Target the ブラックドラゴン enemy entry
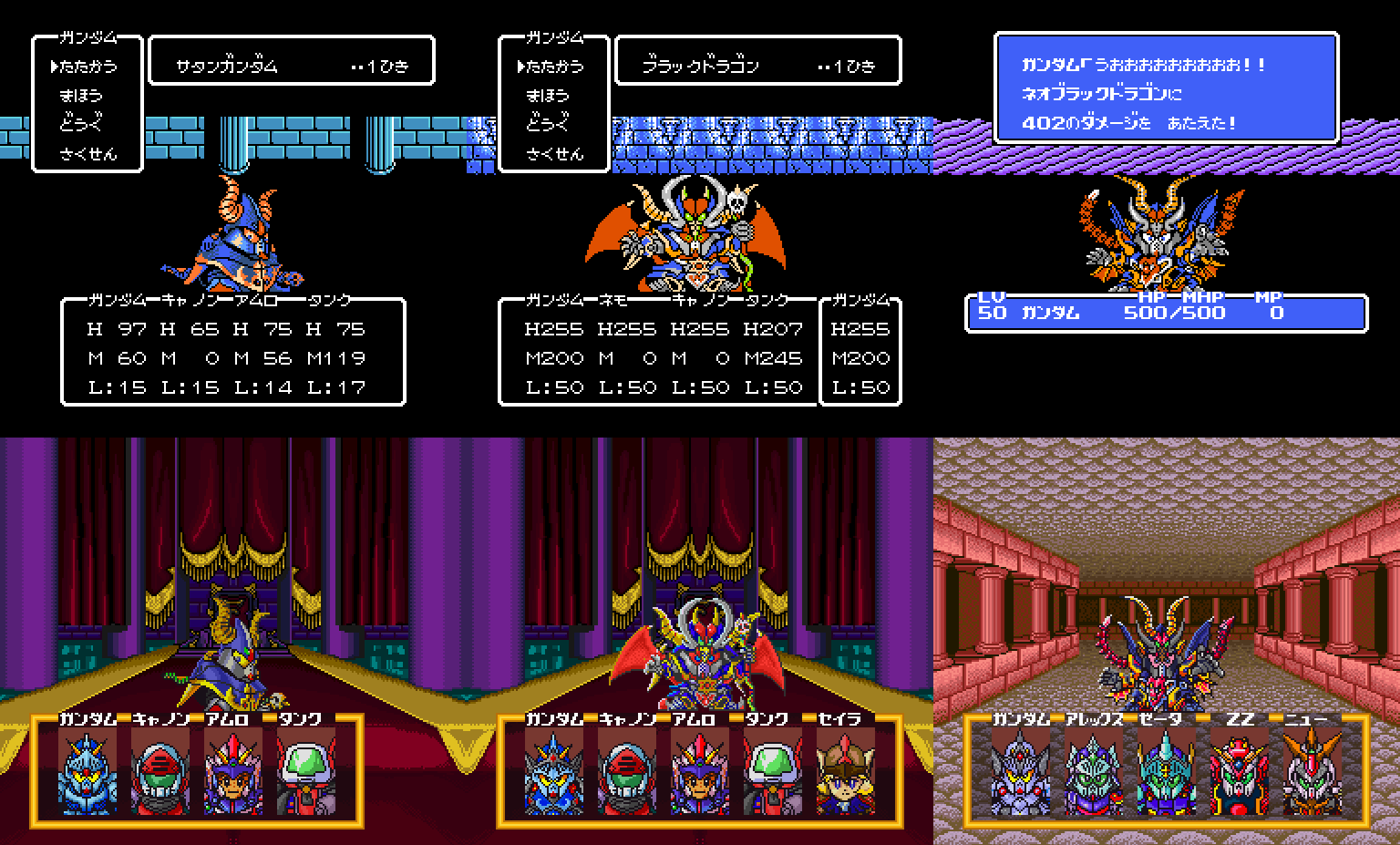1400x845 pixels. (700, 67)
